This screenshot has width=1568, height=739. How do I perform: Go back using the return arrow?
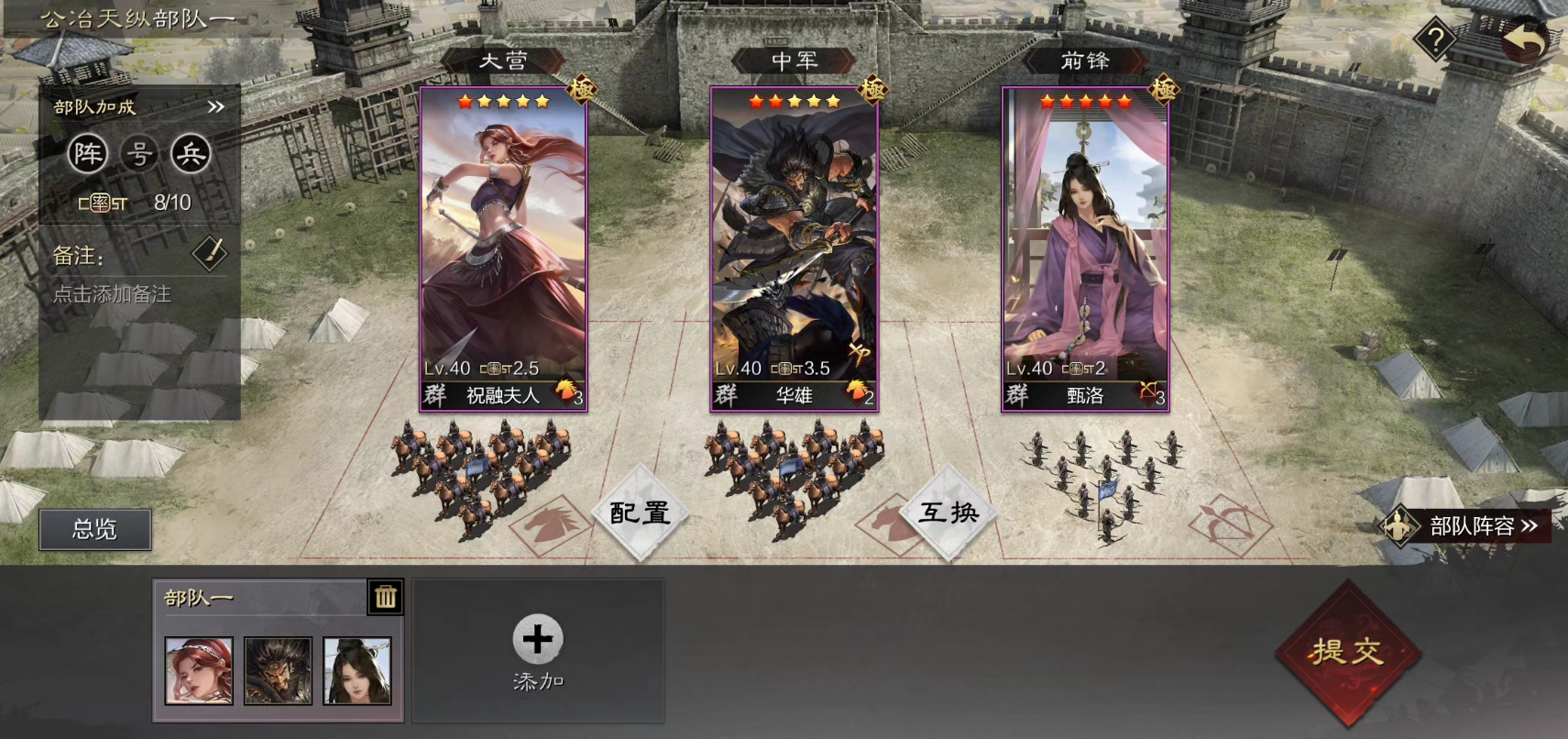click(x=1524, y=40)
